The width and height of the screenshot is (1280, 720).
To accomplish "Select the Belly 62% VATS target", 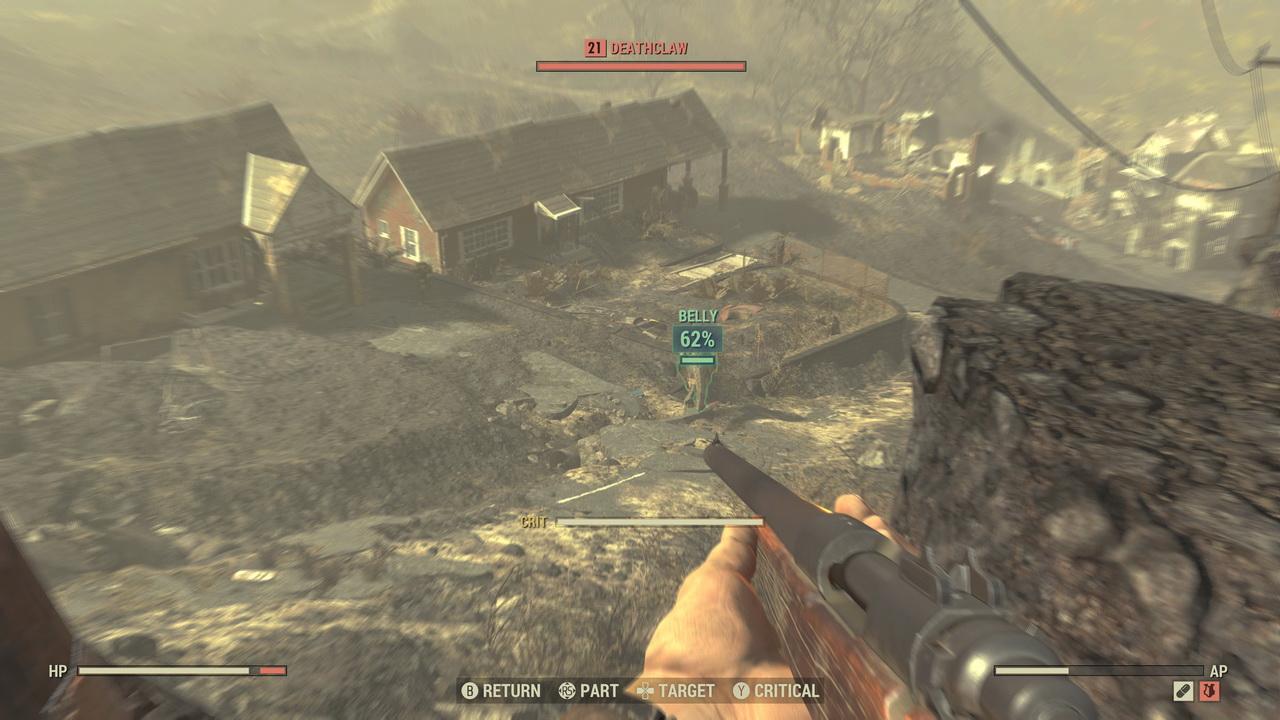I will coord(697,338).
